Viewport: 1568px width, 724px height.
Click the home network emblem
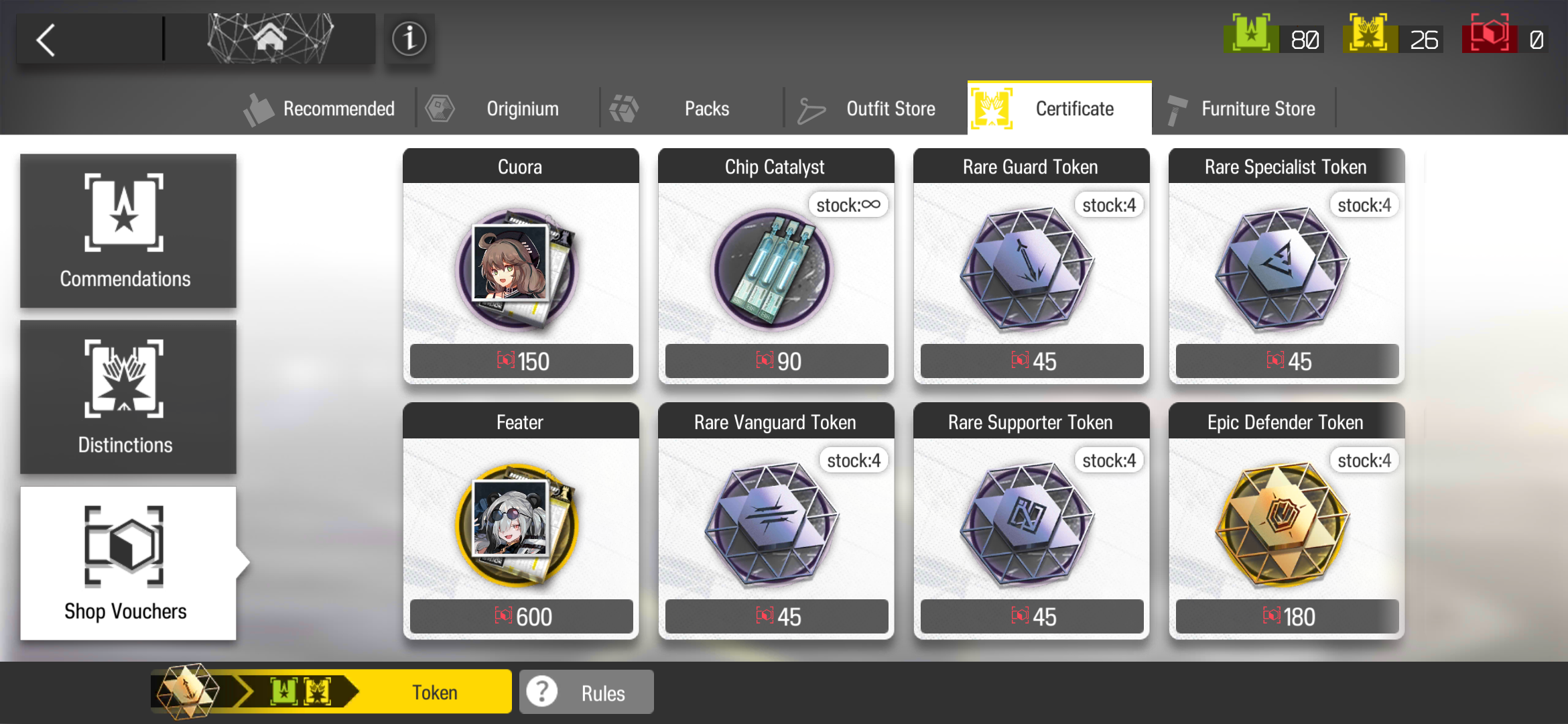270,38
